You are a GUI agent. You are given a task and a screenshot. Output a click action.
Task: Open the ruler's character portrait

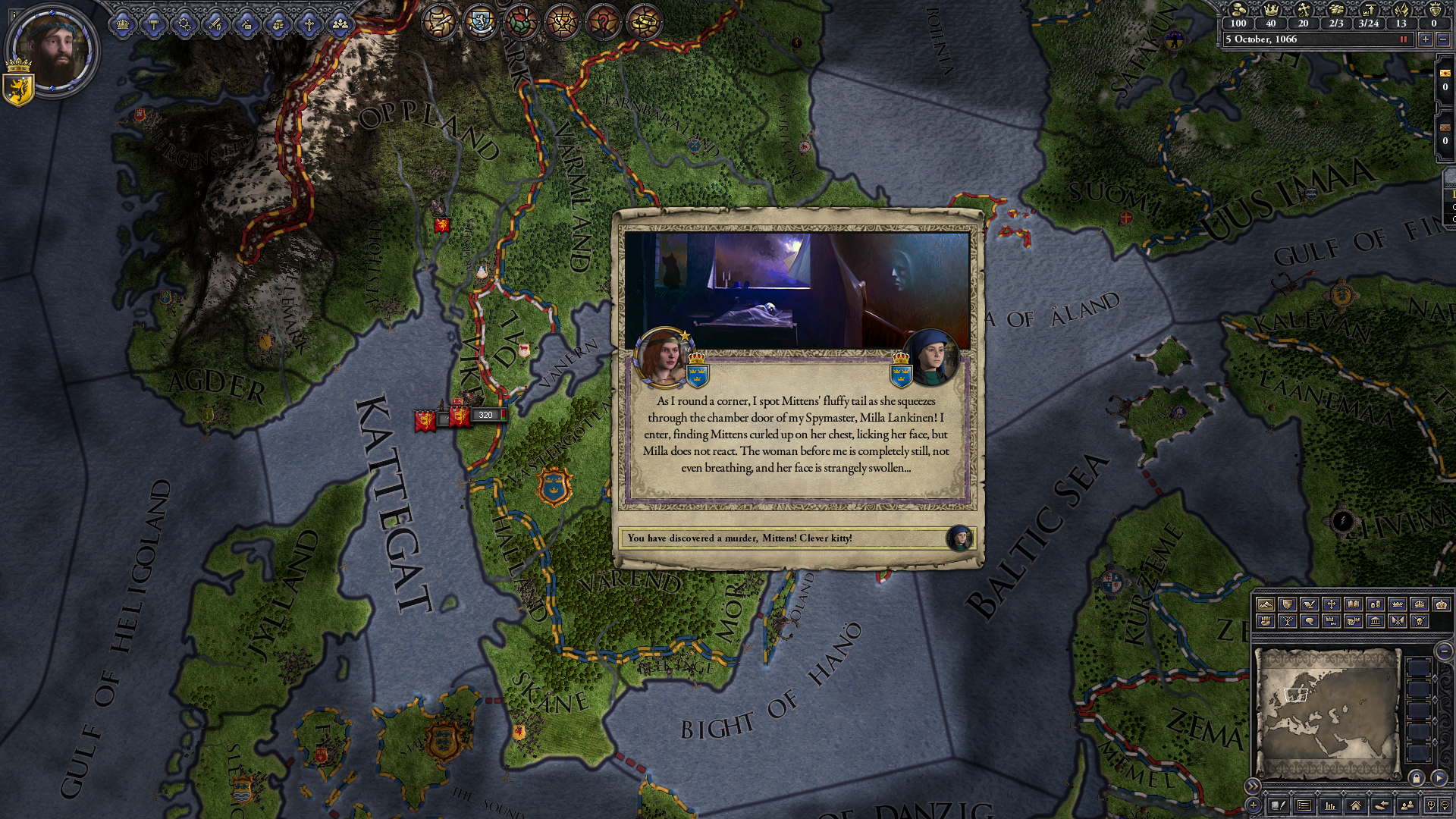click(x=54, y=49)
